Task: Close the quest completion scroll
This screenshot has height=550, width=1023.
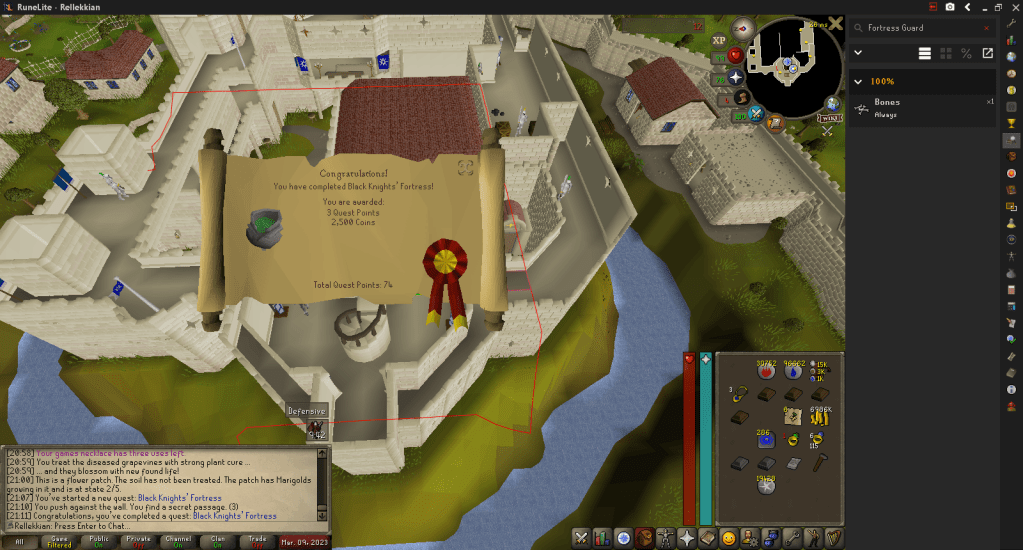Action: [x=464, y=166]
